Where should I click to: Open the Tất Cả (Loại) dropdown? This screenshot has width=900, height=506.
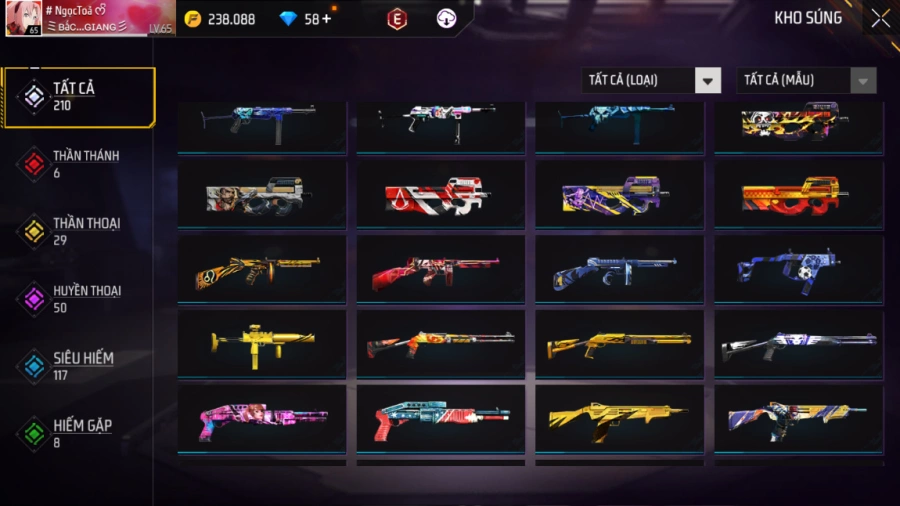point(651,80)
